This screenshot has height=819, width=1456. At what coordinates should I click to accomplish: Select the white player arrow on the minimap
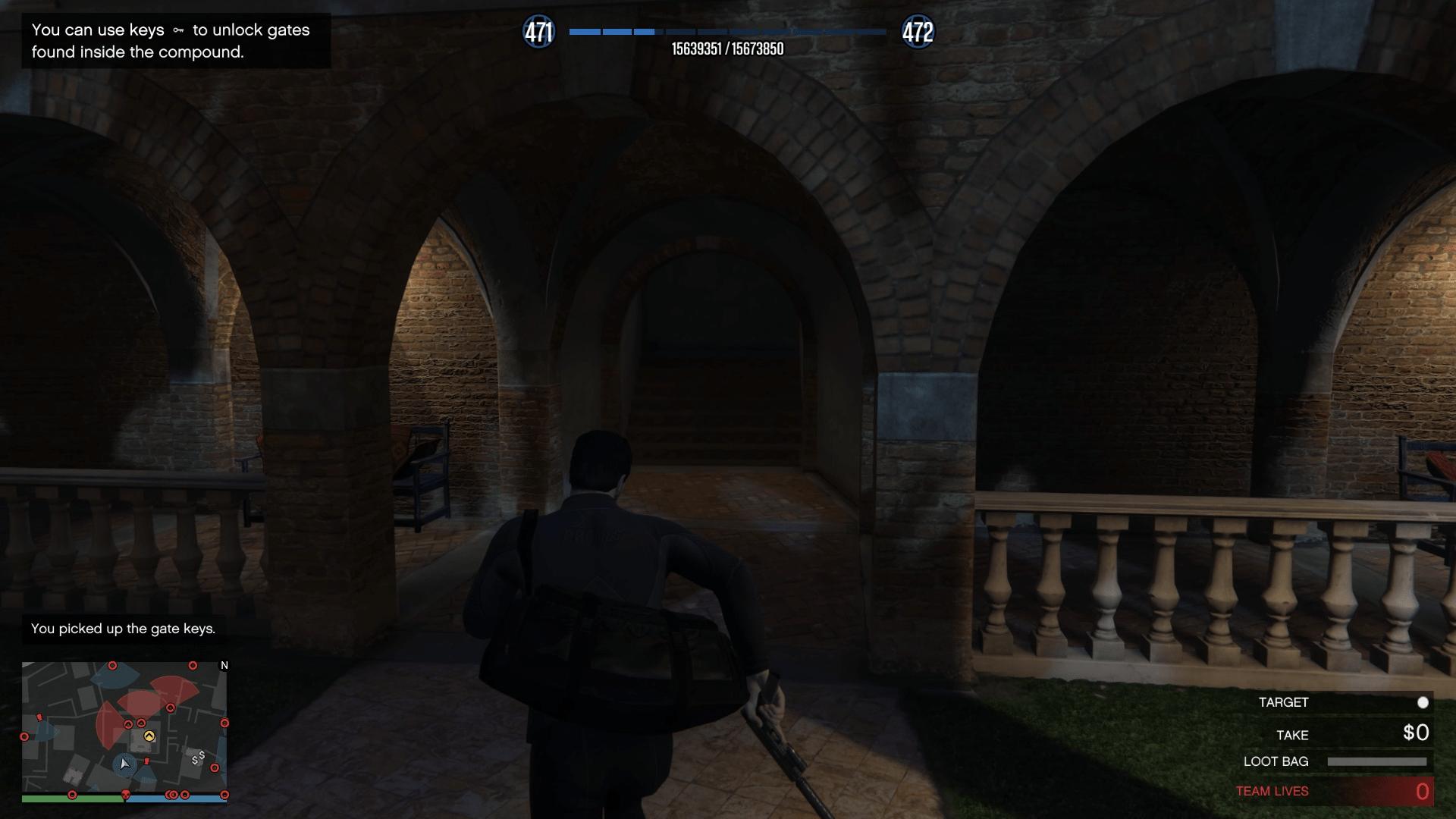tap(125, 764)
